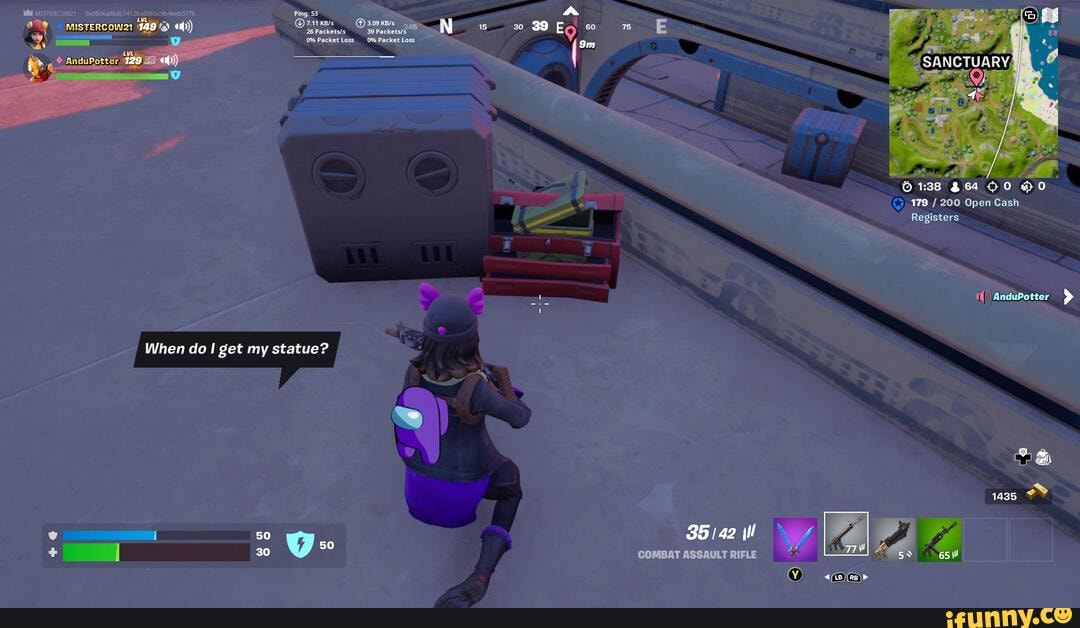Click the gold bars counter icon
Screen dimensions: 1080x628
(1037, 492)
